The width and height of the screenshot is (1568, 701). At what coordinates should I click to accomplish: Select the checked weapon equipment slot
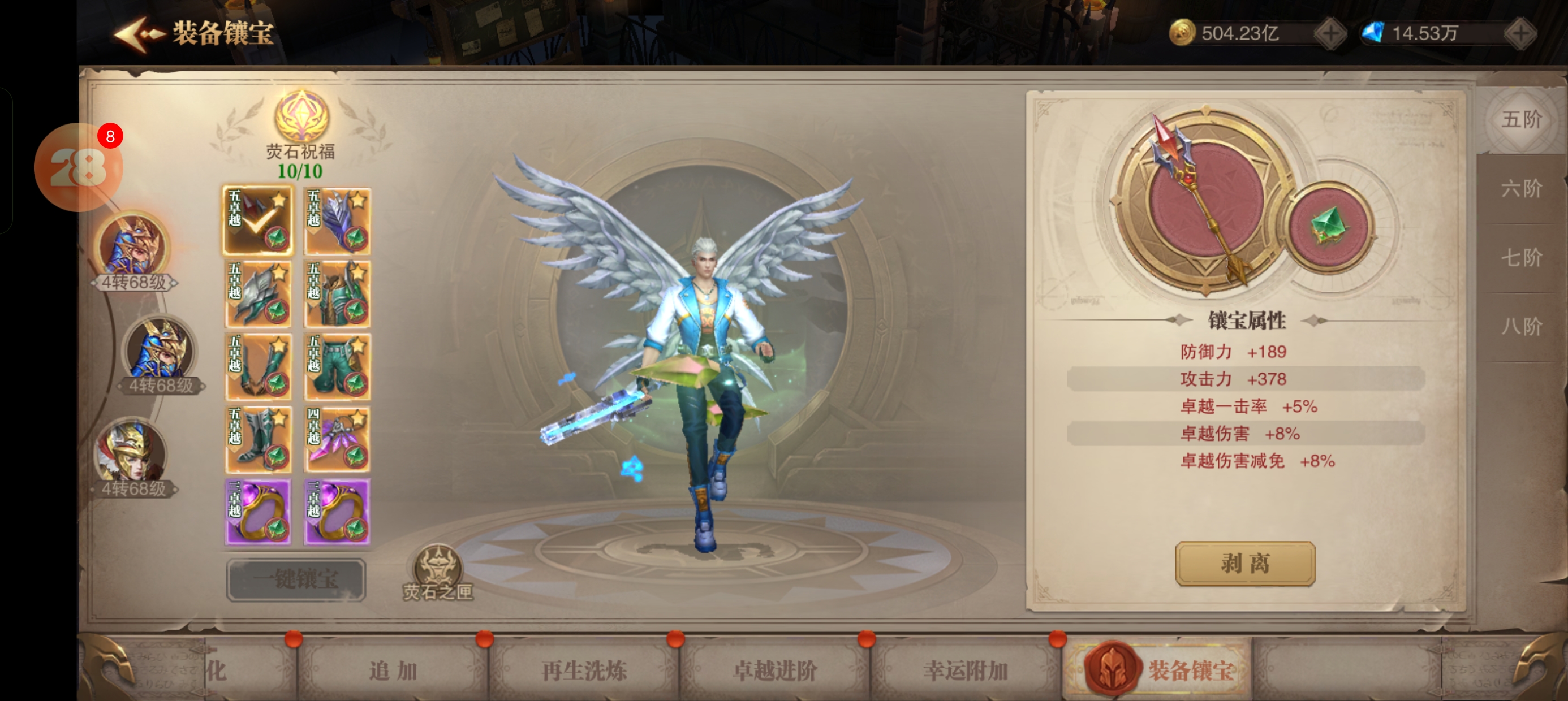click(258, 220)
